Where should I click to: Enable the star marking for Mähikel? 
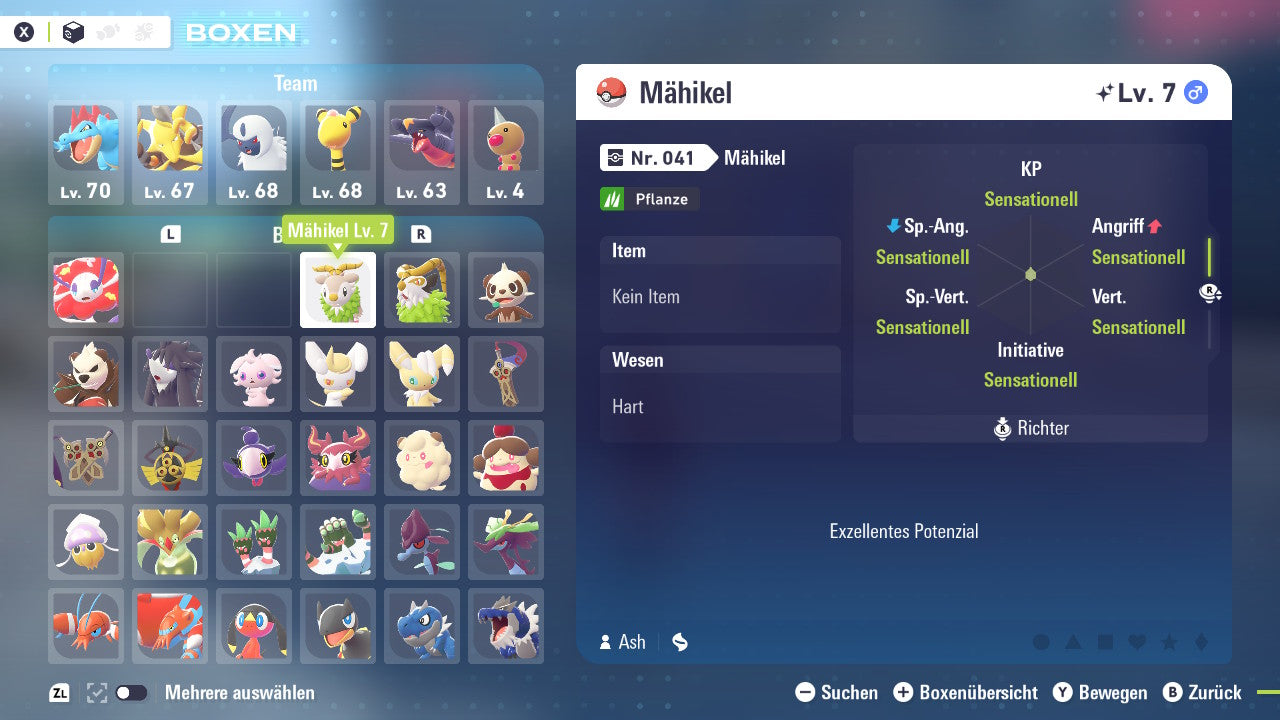pyautogui.click(x=1167, y=643)
